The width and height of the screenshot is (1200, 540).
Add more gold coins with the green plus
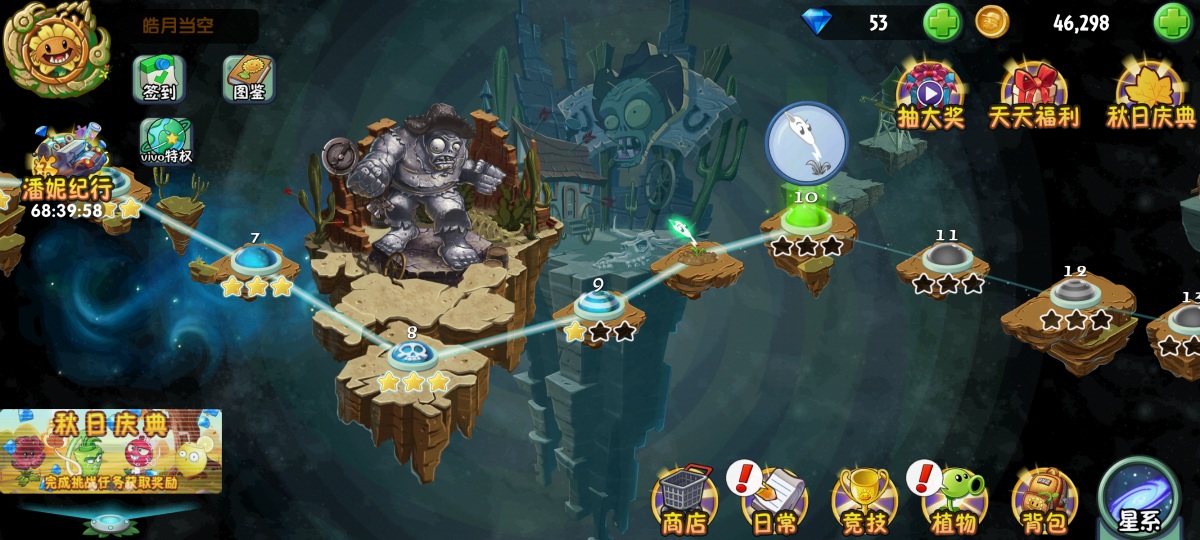(x=1173, y=22)
